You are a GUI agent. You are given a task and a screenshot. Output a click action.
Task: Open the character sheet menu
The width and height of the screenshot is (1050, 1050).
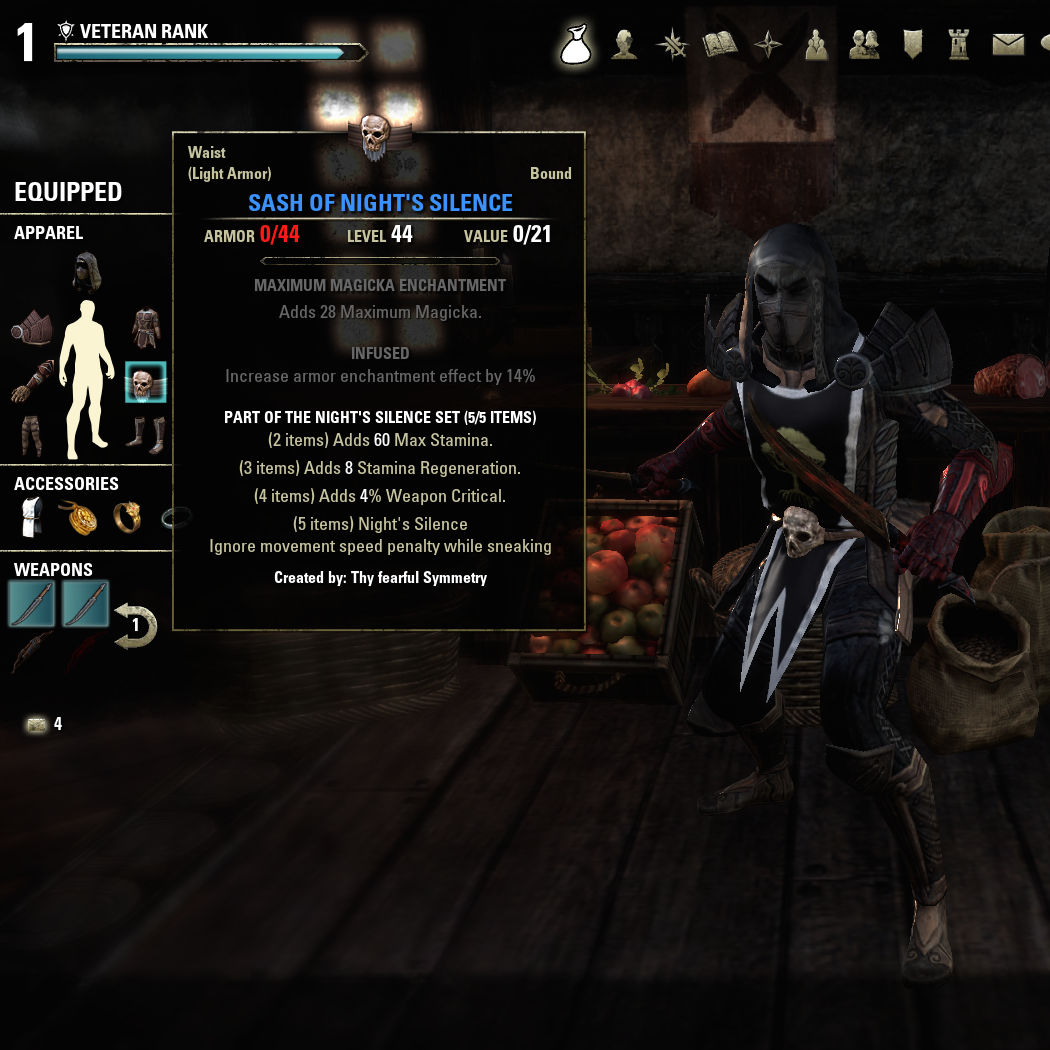pyautogui.click(x=625, y=45)
